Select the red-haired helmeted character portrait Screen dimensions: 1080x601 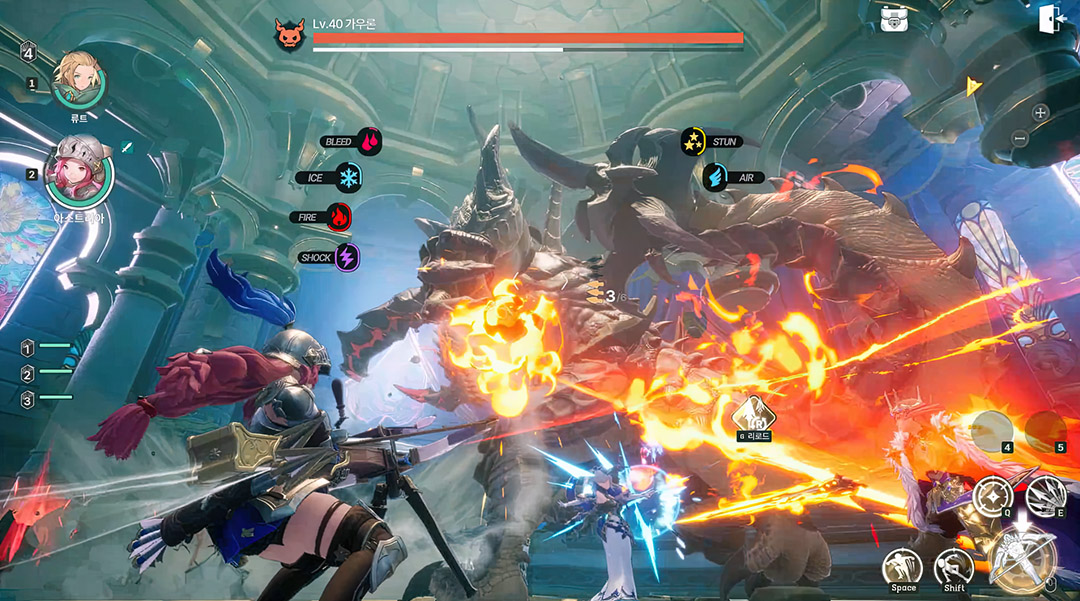[79, 171]
